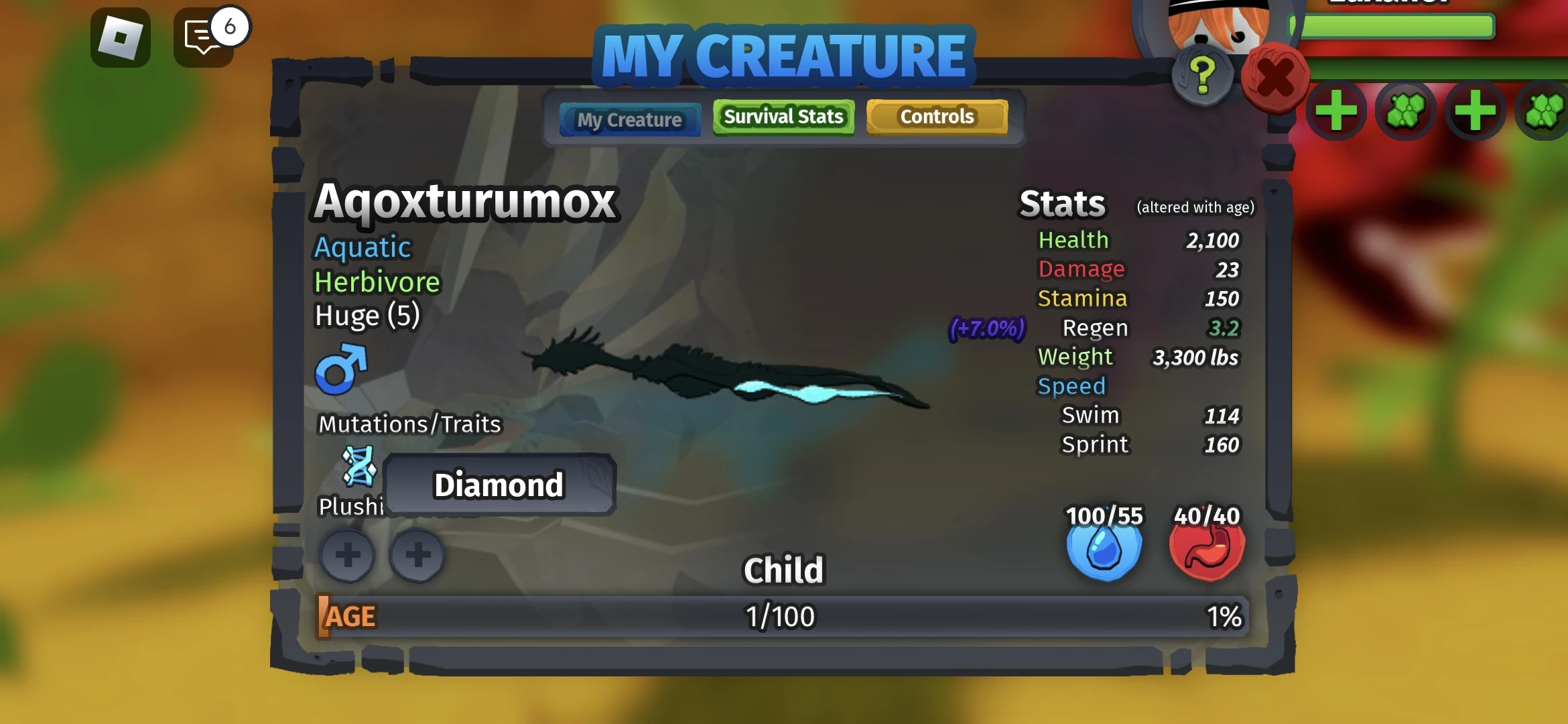Click the red stomach hunger icon

coord(1206,550)
